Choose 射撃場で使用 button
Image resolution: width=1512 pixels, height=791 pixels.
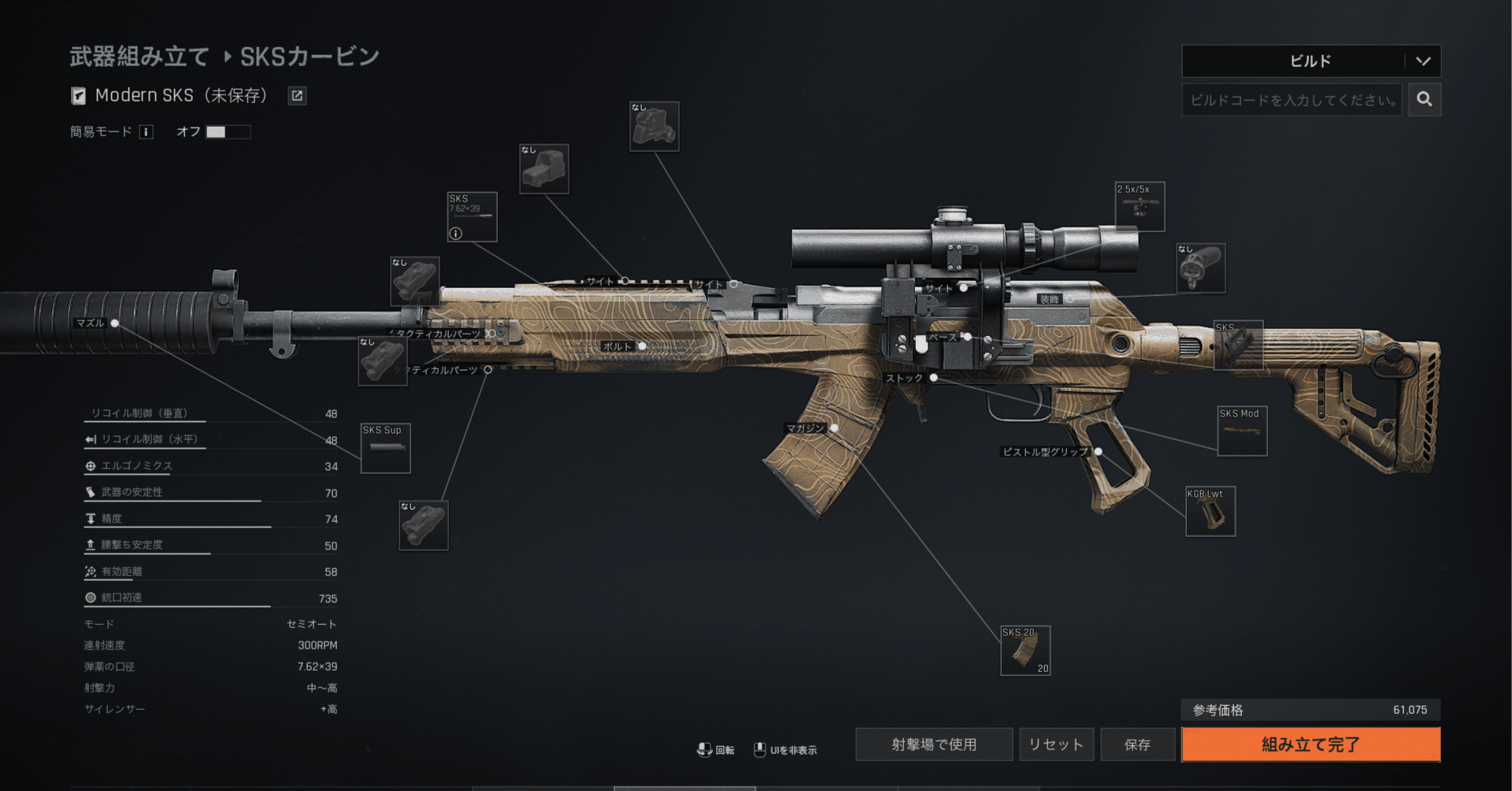point(934,745)
